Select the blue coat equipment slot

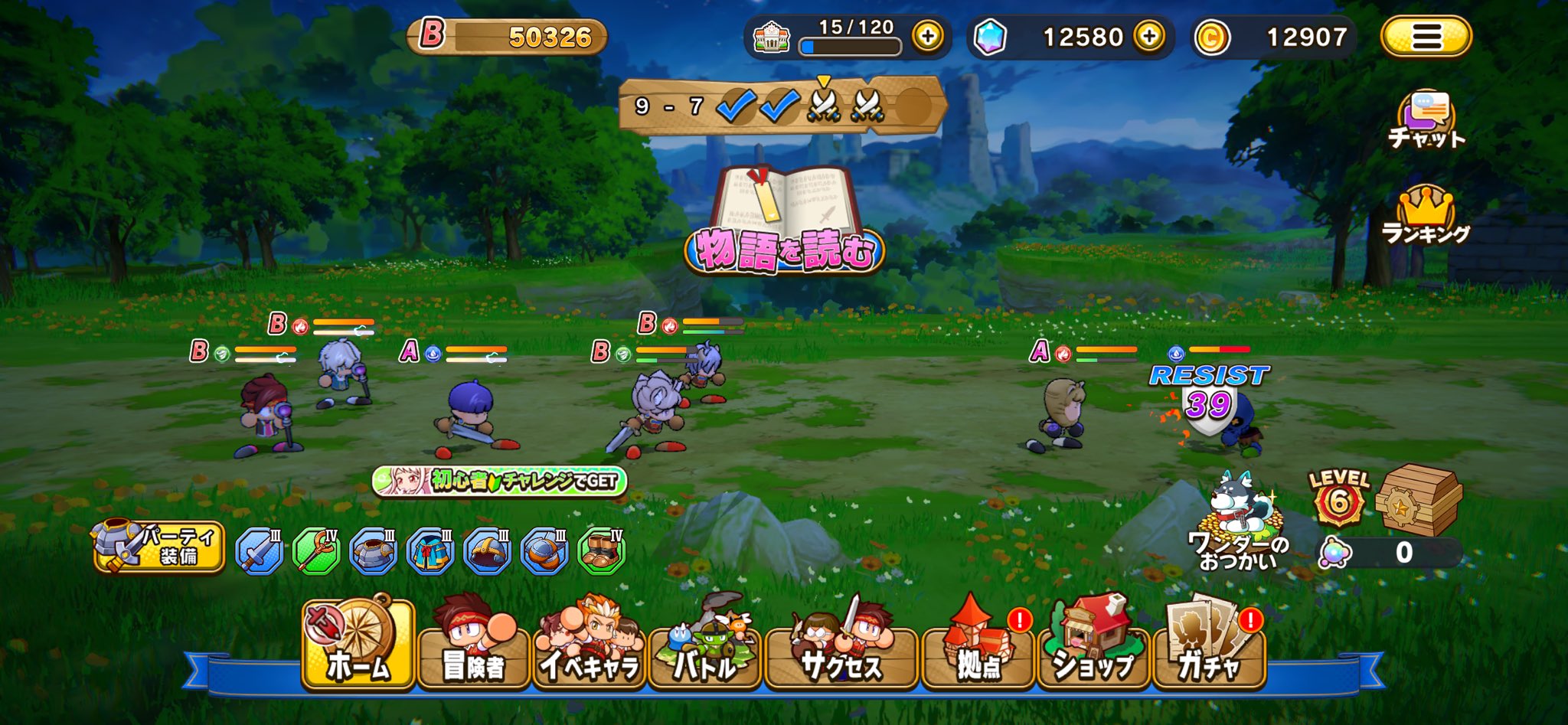point(430,551)
